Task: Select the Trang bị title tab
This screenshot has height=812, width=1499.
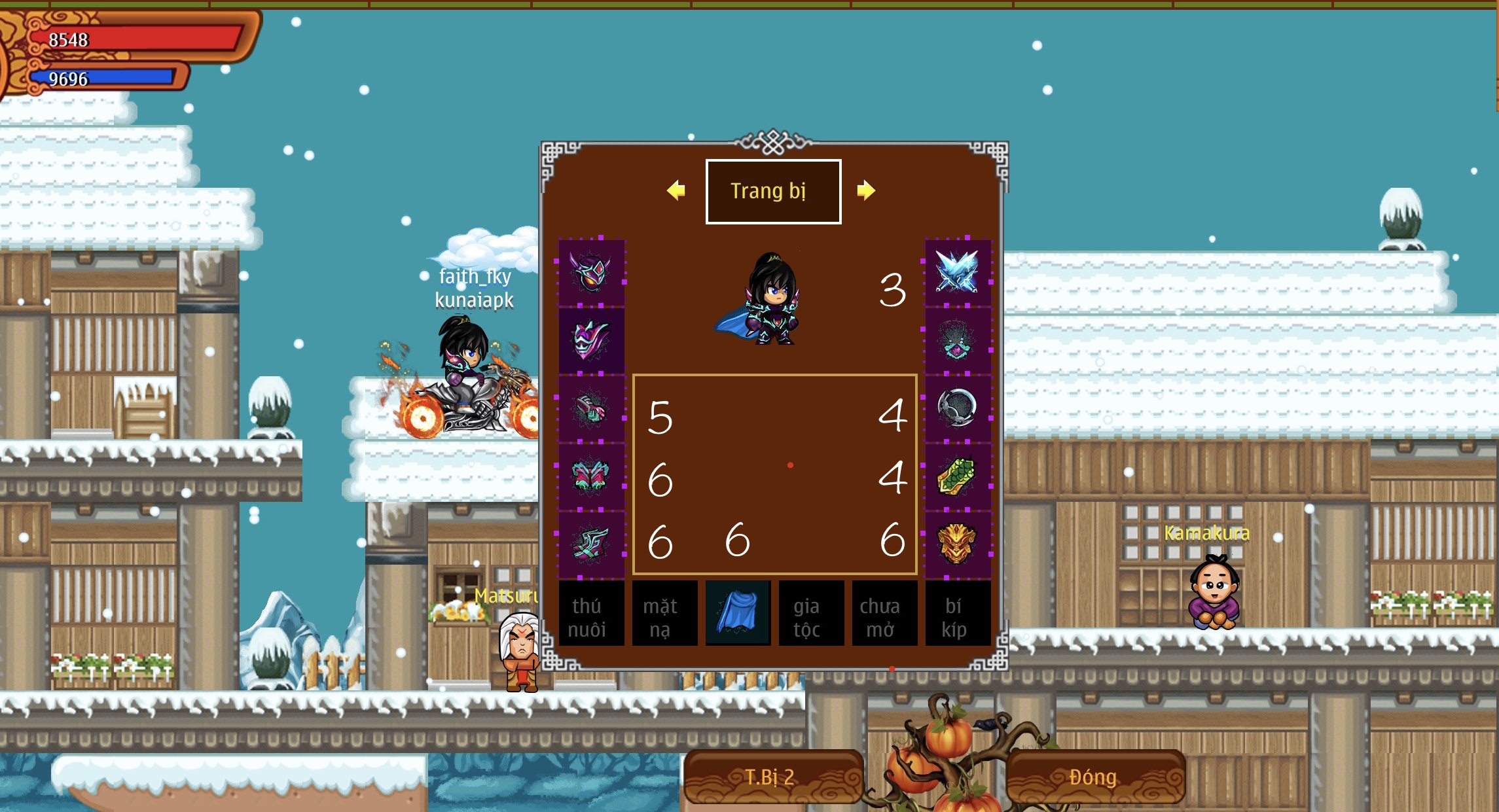Action: pyautogui.click(x=773, y=191)
